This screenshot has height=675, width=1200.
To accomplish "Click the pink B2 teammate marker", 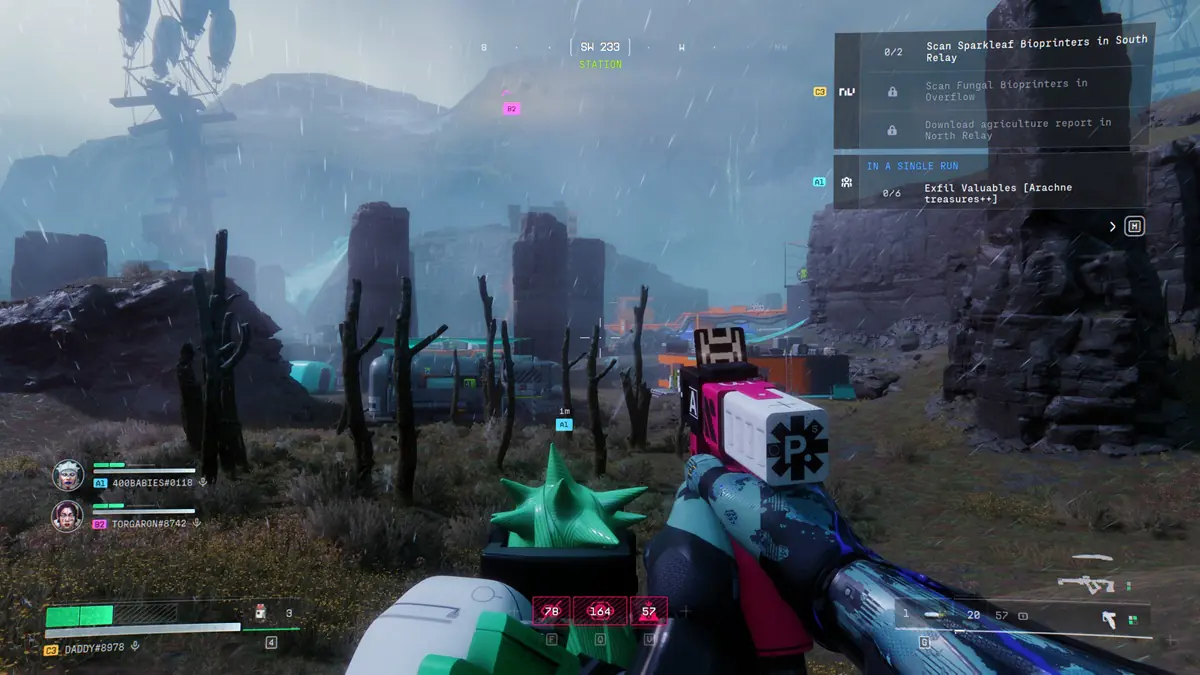I will click(x=511, y=108).
